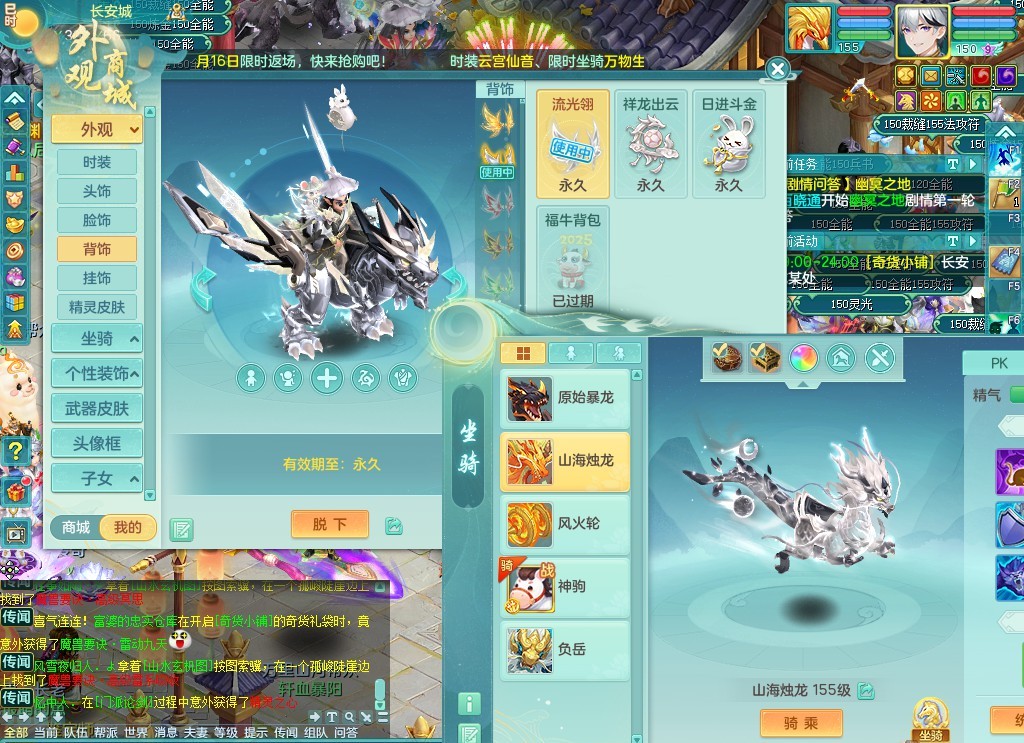Pick the 负岳 mount
The height and width of the screenshot is (743, 1024).
click(565, 649)
